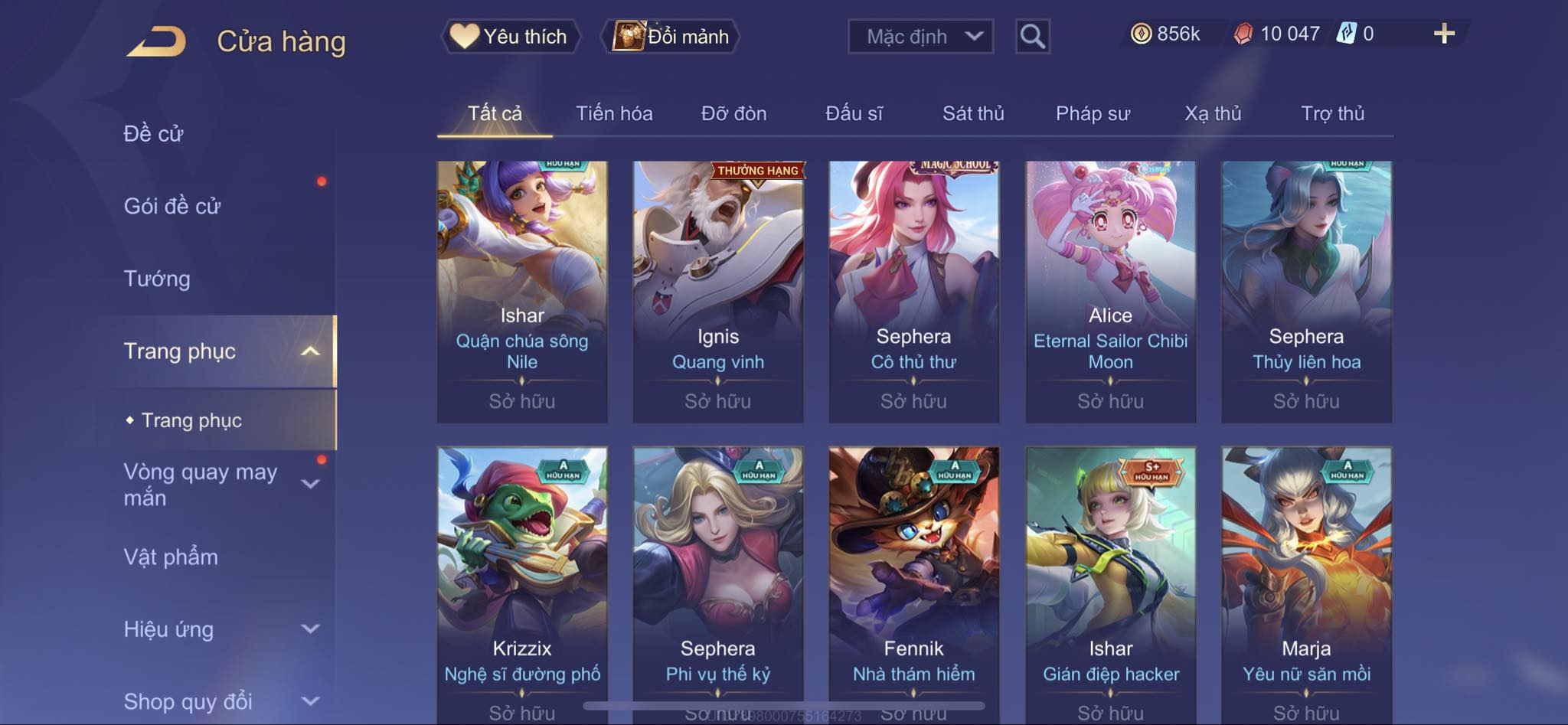Image resolution: width=1568 pixels, height=725 pixels.
Task: Click the magnifying glass search button
Action: [1032, 37]
